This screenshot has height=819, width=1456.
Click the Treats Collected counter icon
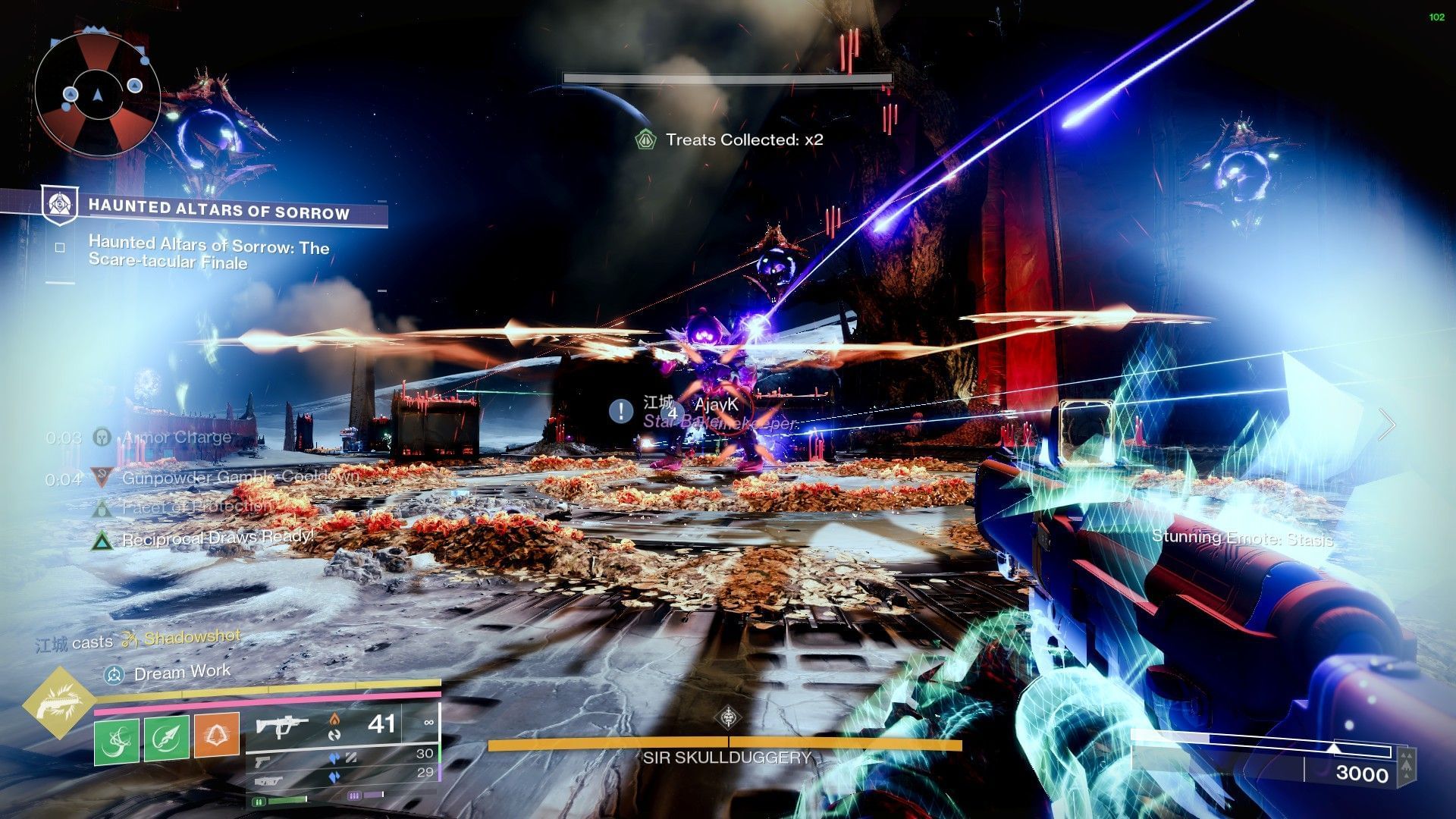point(645,140)
